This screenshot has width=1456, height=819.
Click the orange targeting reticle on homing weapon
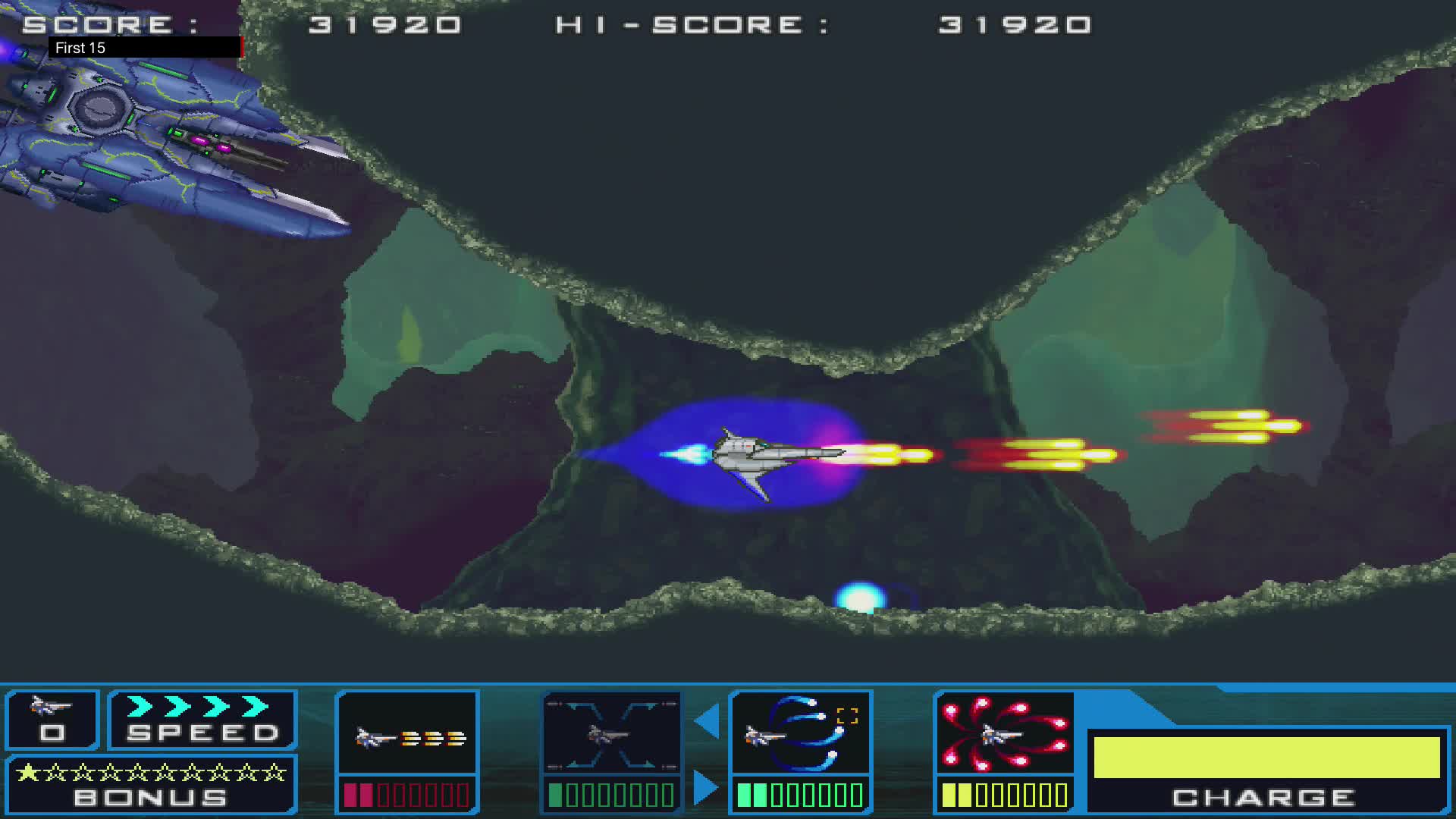(847, 714)
